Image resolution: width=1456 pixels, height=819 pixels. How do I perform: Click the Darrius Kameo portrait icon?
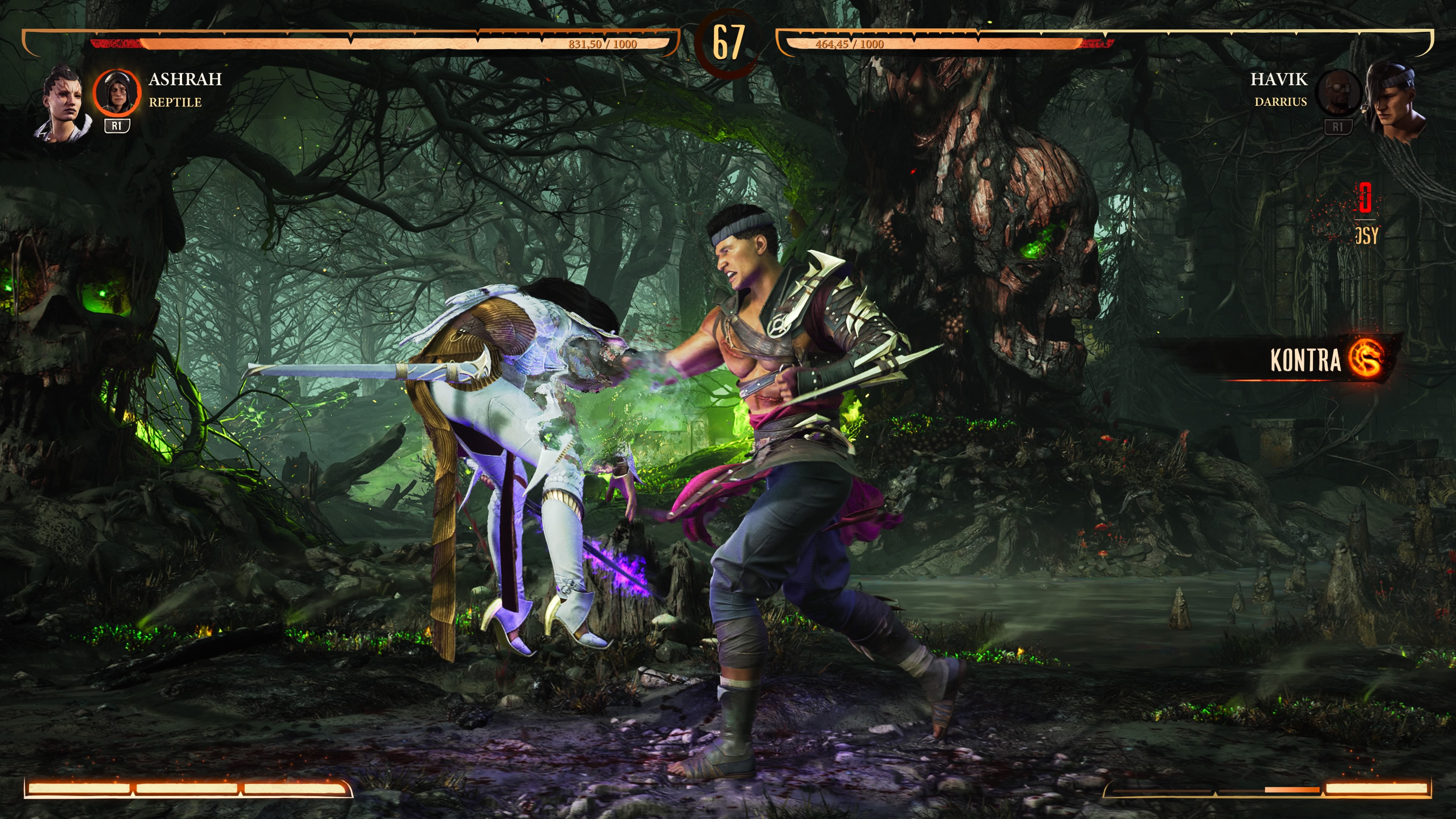point(1337,92)
